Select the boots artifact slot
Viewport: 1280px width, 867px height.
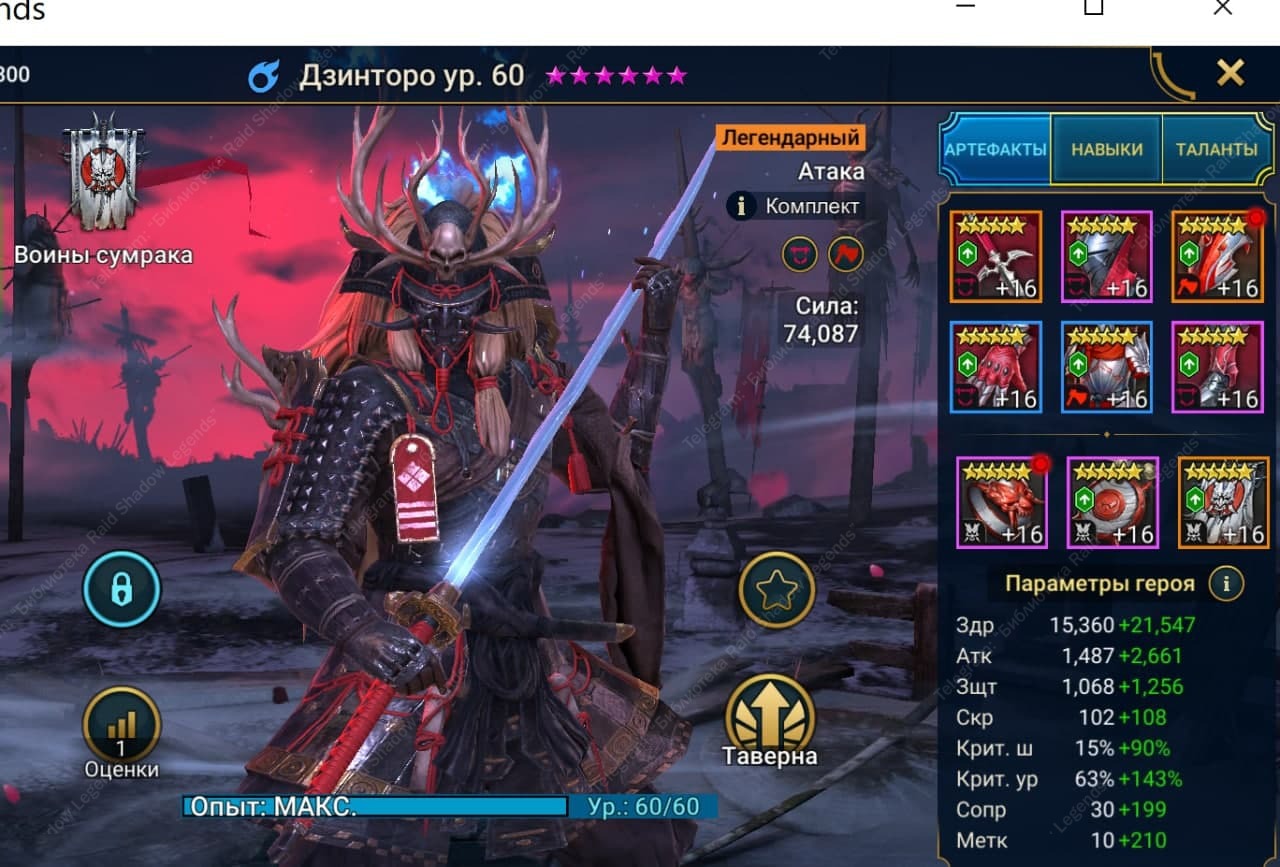pos(1217,366)
